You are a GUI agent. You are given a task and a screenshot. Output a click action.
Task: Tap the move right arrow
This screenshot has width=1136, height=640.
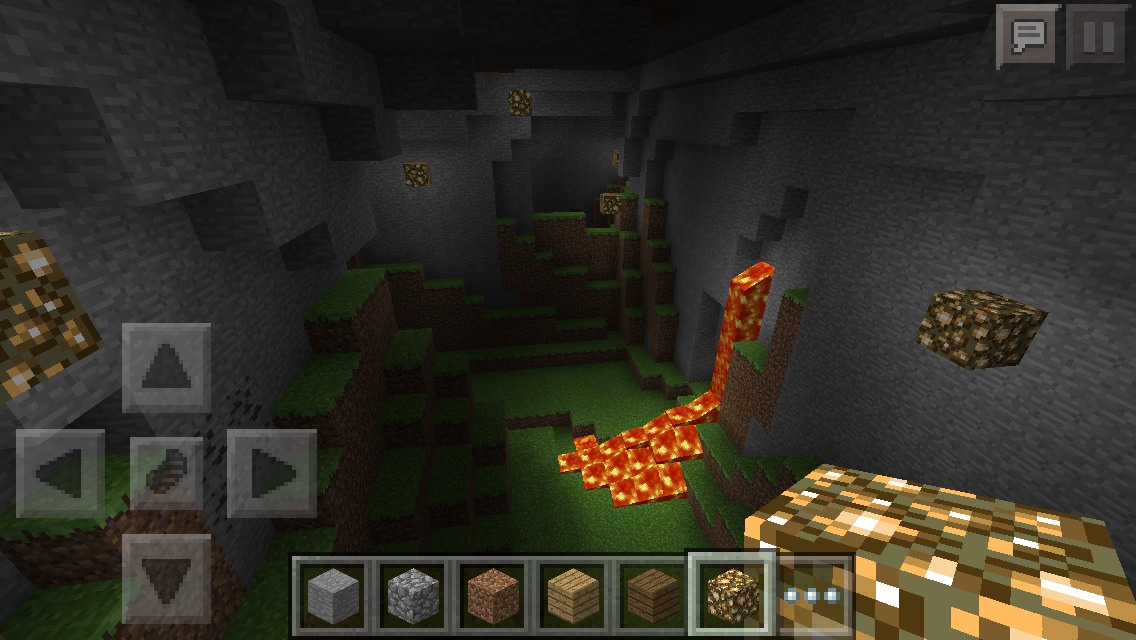point(271,473)
